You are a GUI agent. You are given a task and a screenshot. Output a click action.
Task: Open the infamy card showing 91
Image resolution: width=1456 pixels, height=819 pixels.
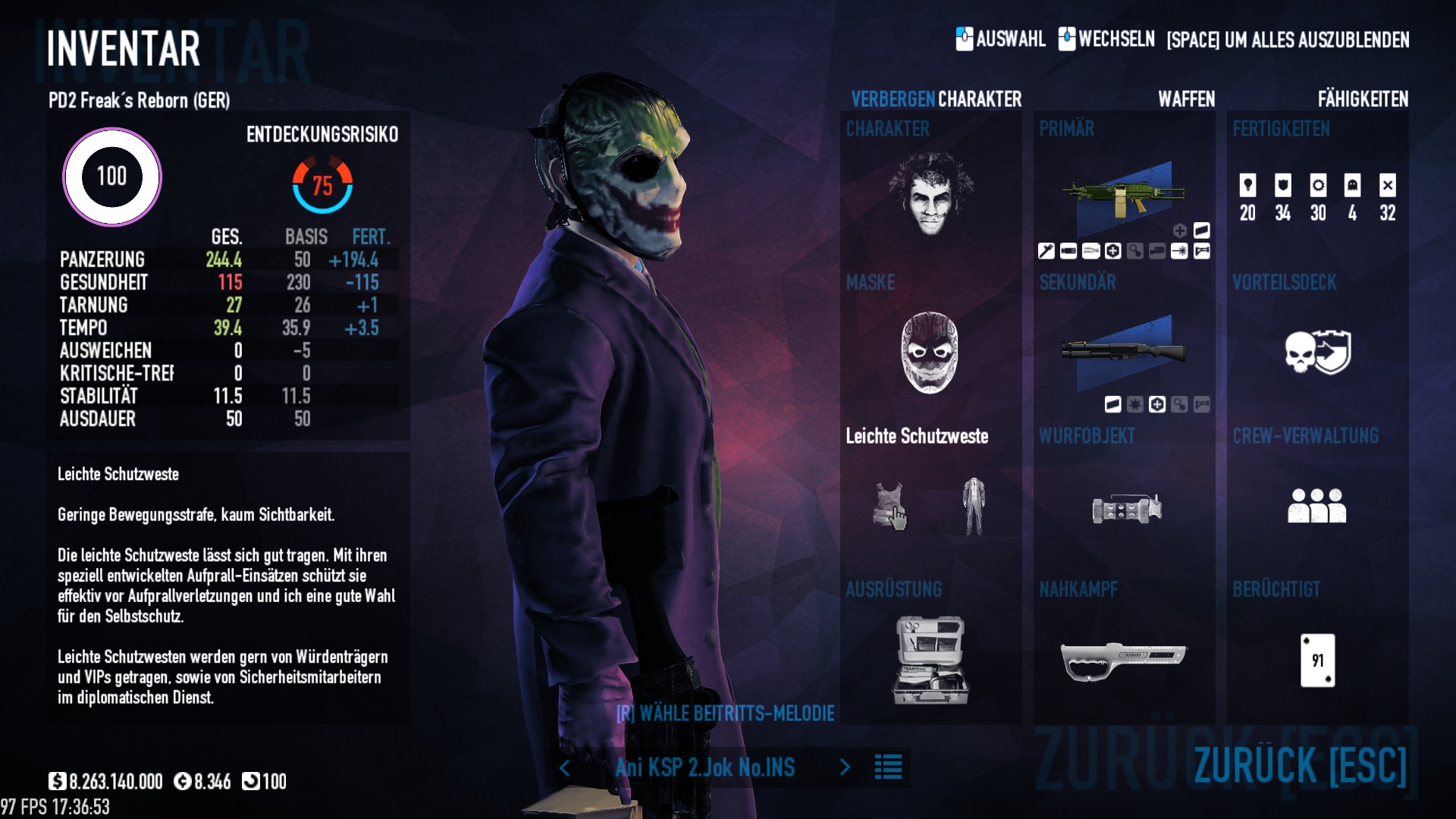point(1317,660)
